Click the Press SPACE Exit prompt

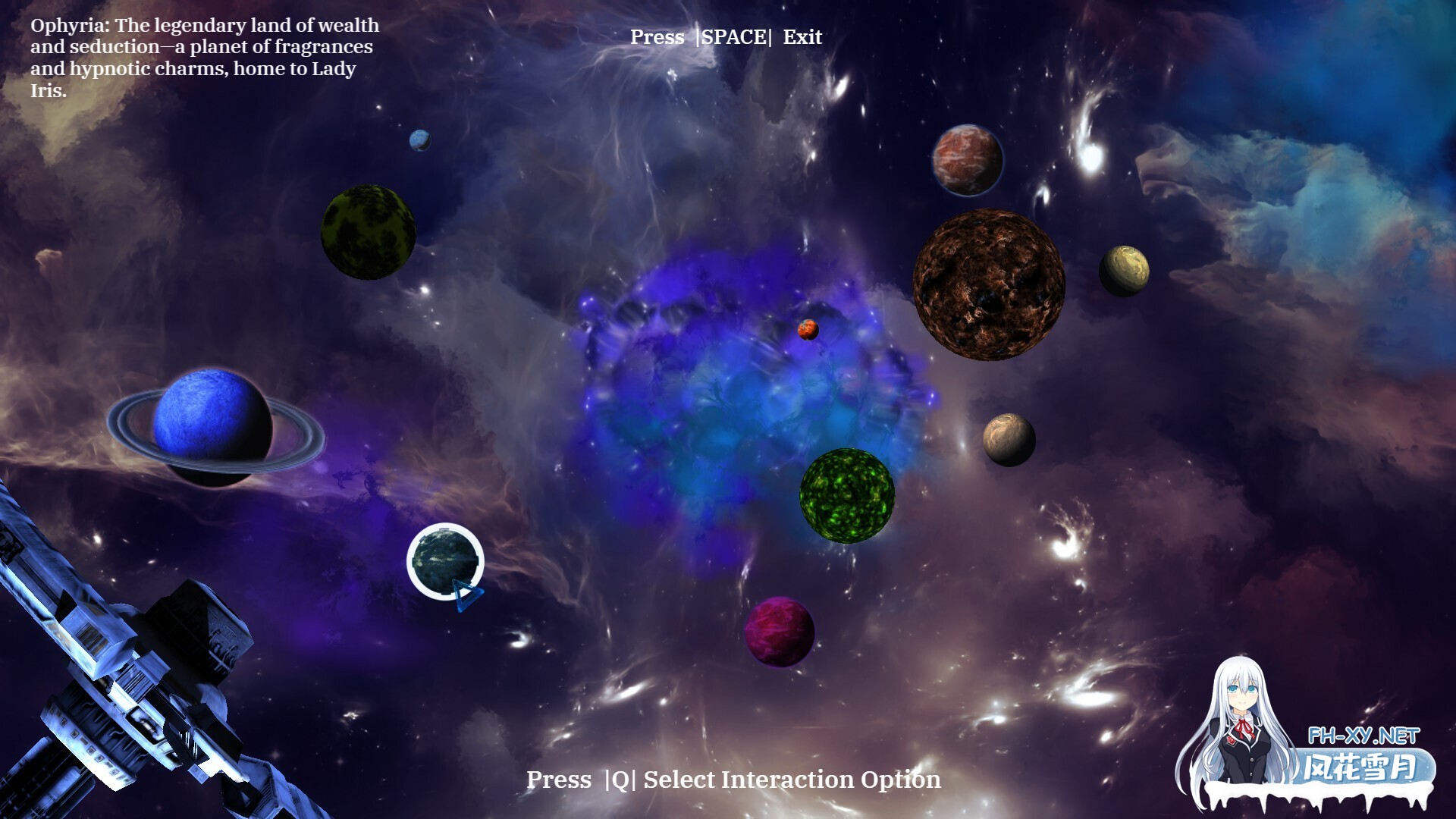click(725, 36)
